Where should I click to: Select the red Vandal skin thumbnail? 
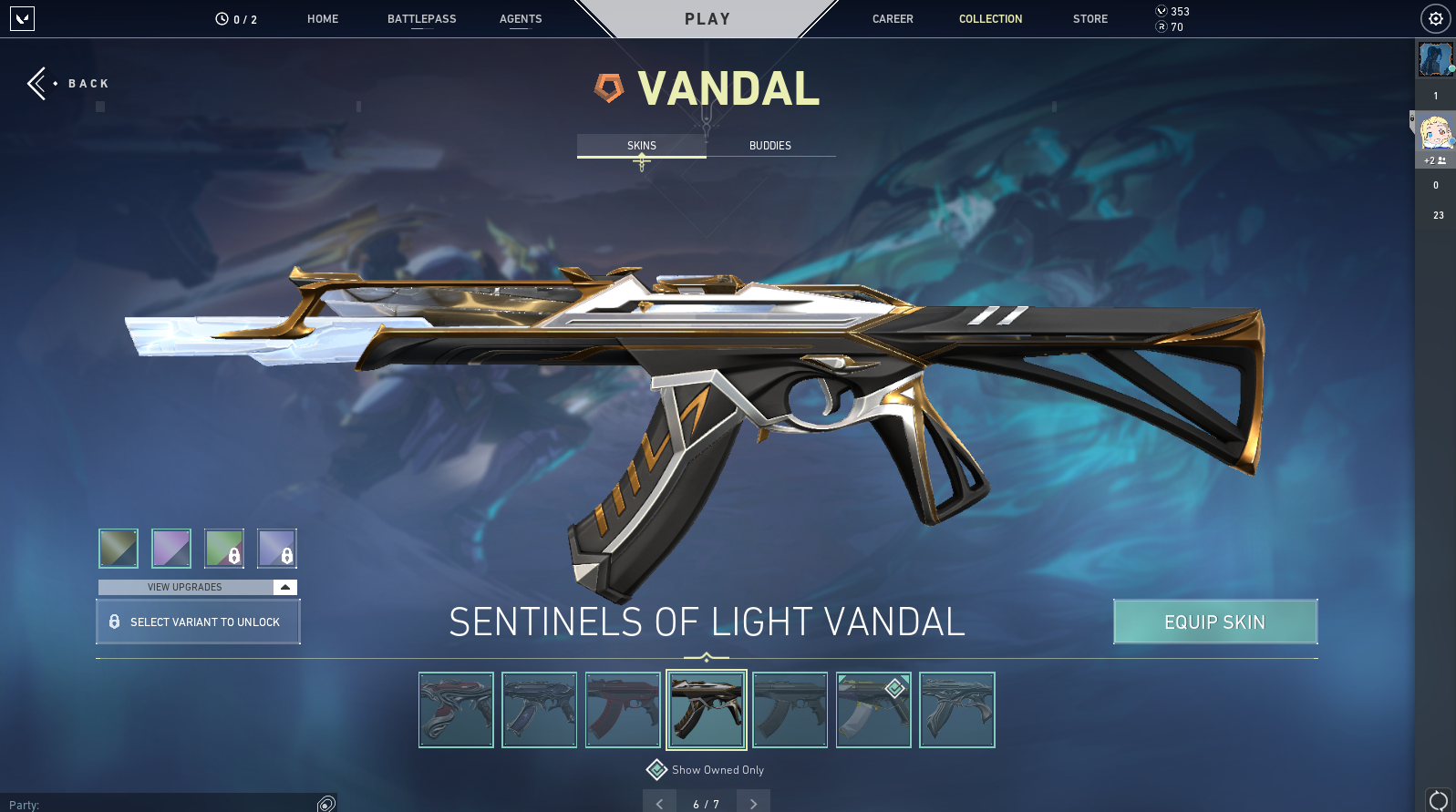[623, 710]
